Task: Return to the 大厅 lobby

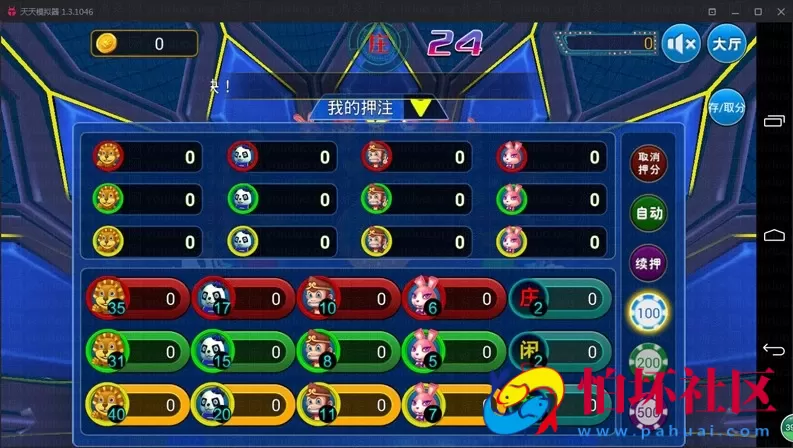Action: coord(727,45)
